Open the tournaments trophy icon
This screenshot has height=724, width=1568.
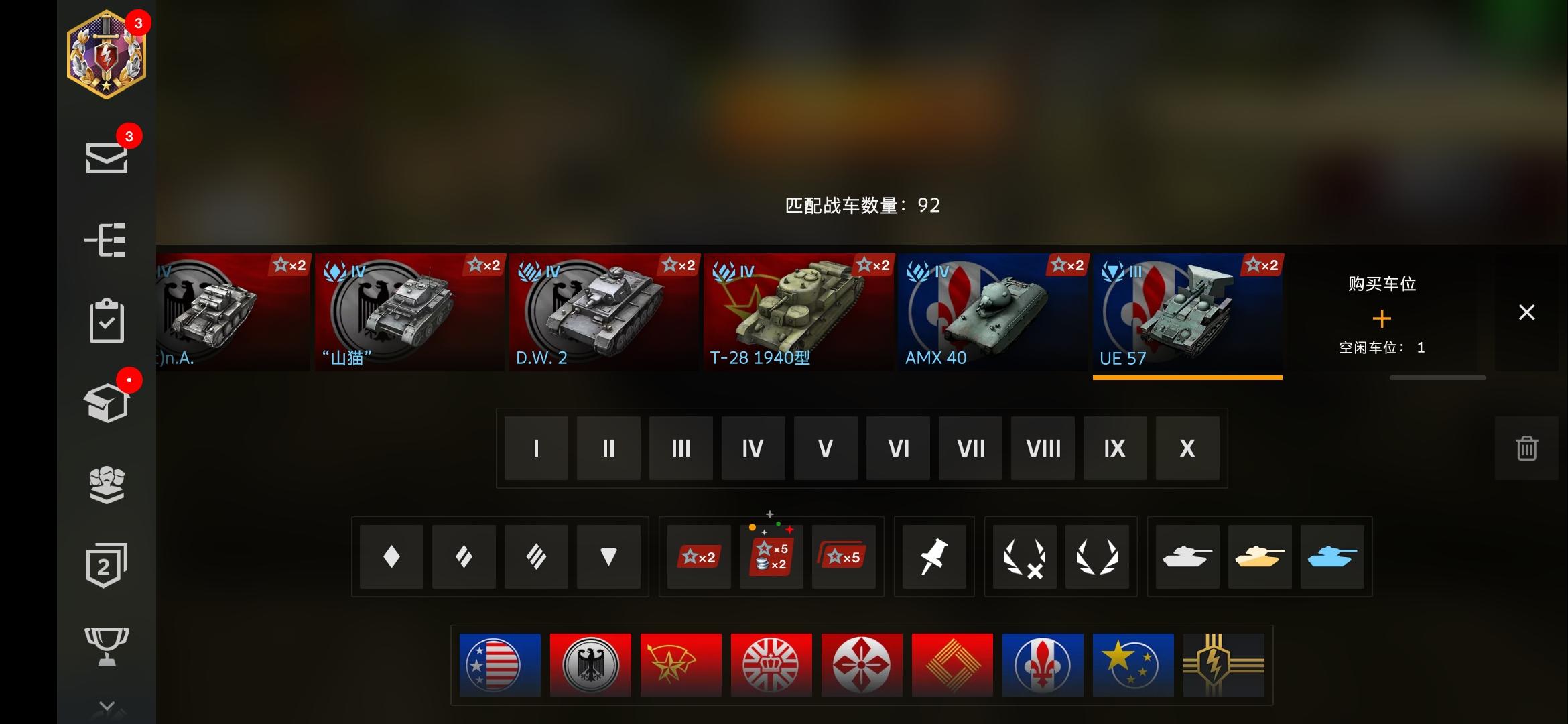click(x=107, y=644)
